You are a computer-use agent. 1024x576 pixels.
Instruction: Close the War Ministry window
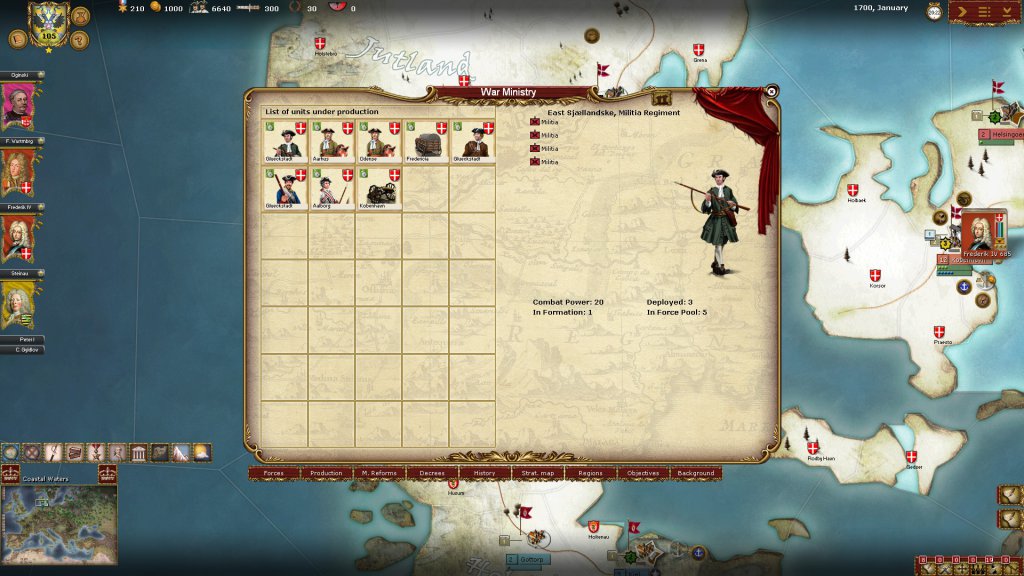tap(772, 91)
